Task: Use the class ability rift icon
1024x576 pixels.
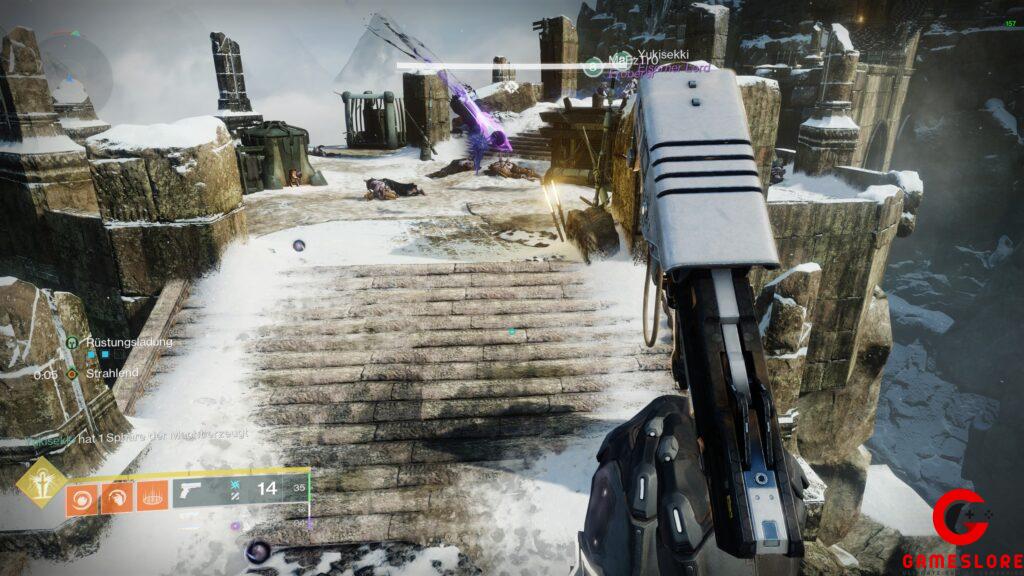Action: [150, 495]
